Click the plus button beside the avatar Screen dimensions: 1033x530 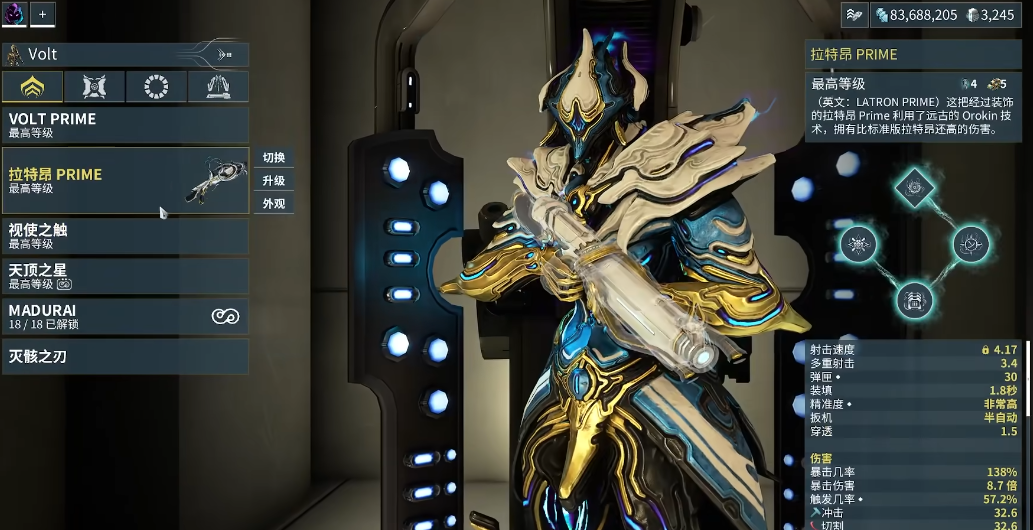43,14
